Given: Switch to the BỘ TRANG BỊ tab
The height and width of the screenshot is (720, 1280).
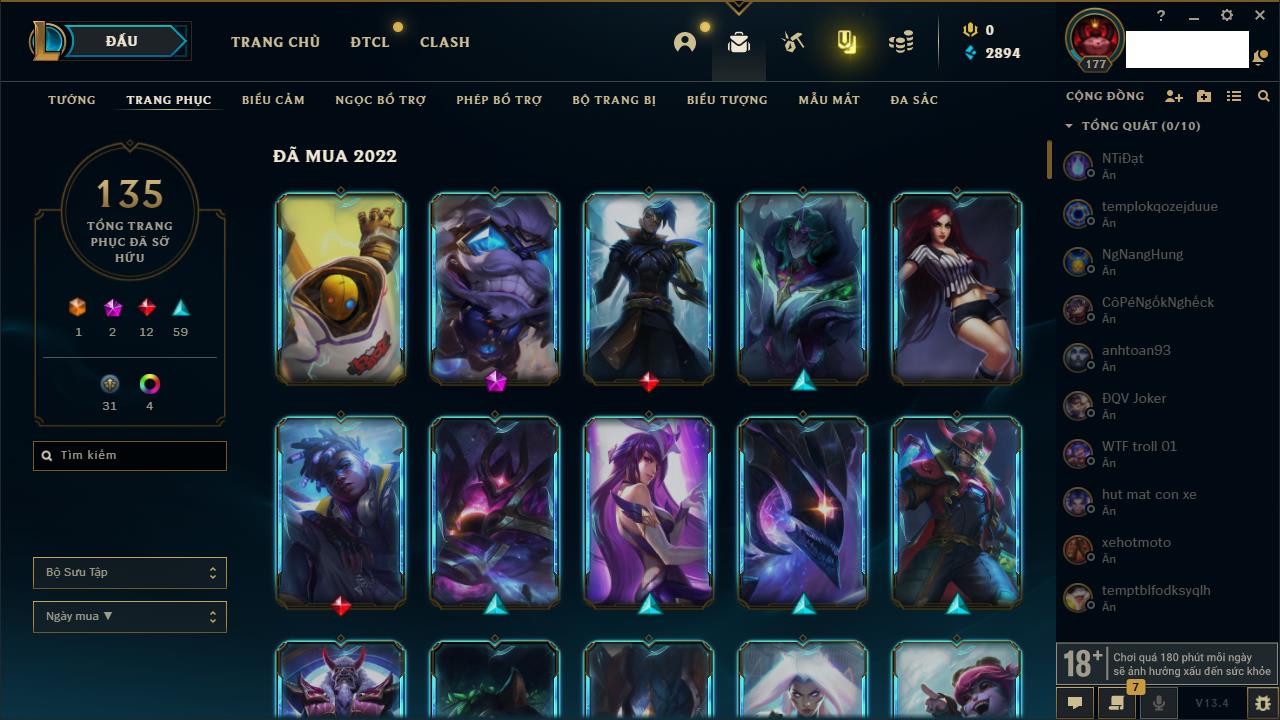Looking at the screenshot, I should (613, 100).
